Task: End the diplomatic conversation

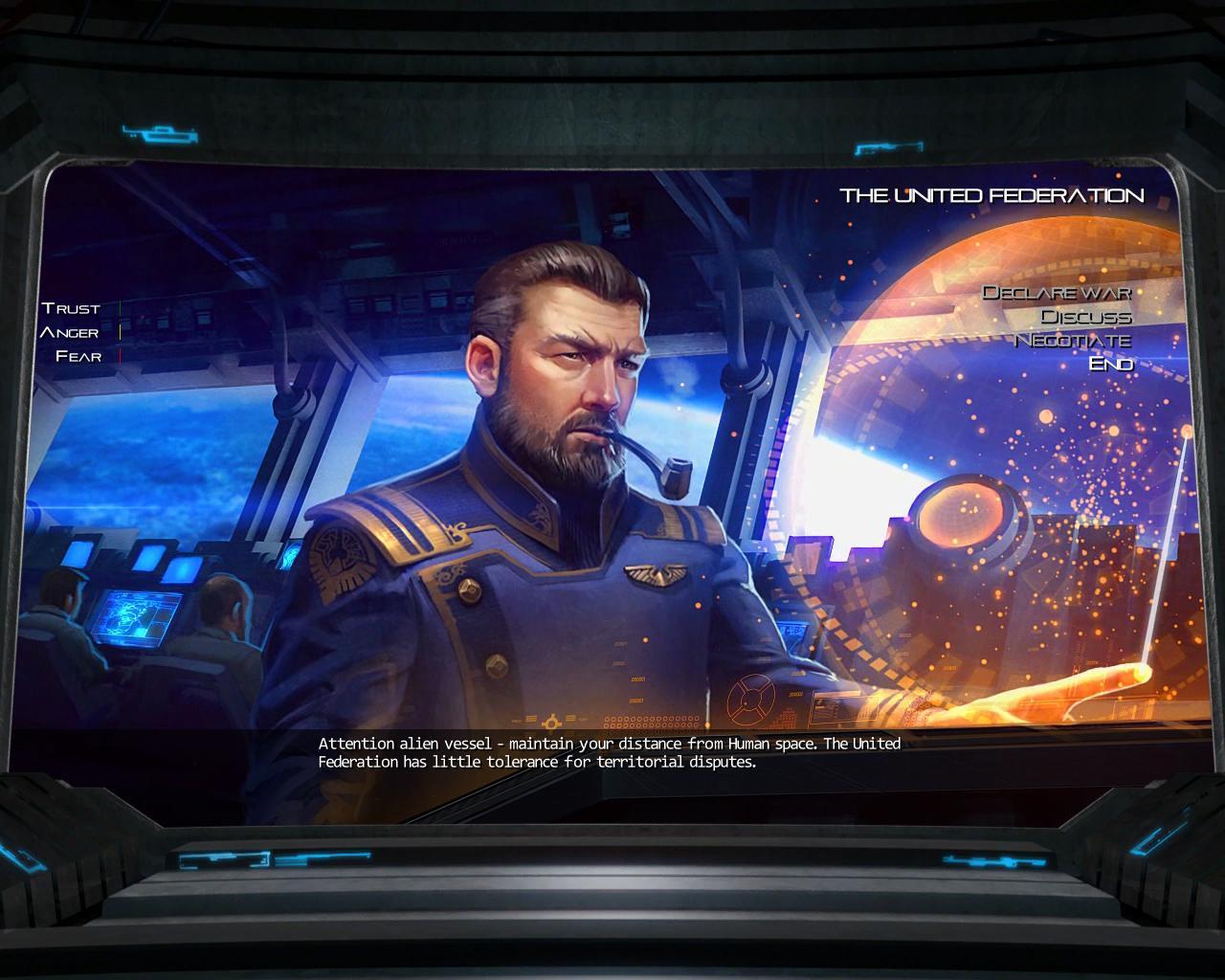Action: click(1111, 365)
